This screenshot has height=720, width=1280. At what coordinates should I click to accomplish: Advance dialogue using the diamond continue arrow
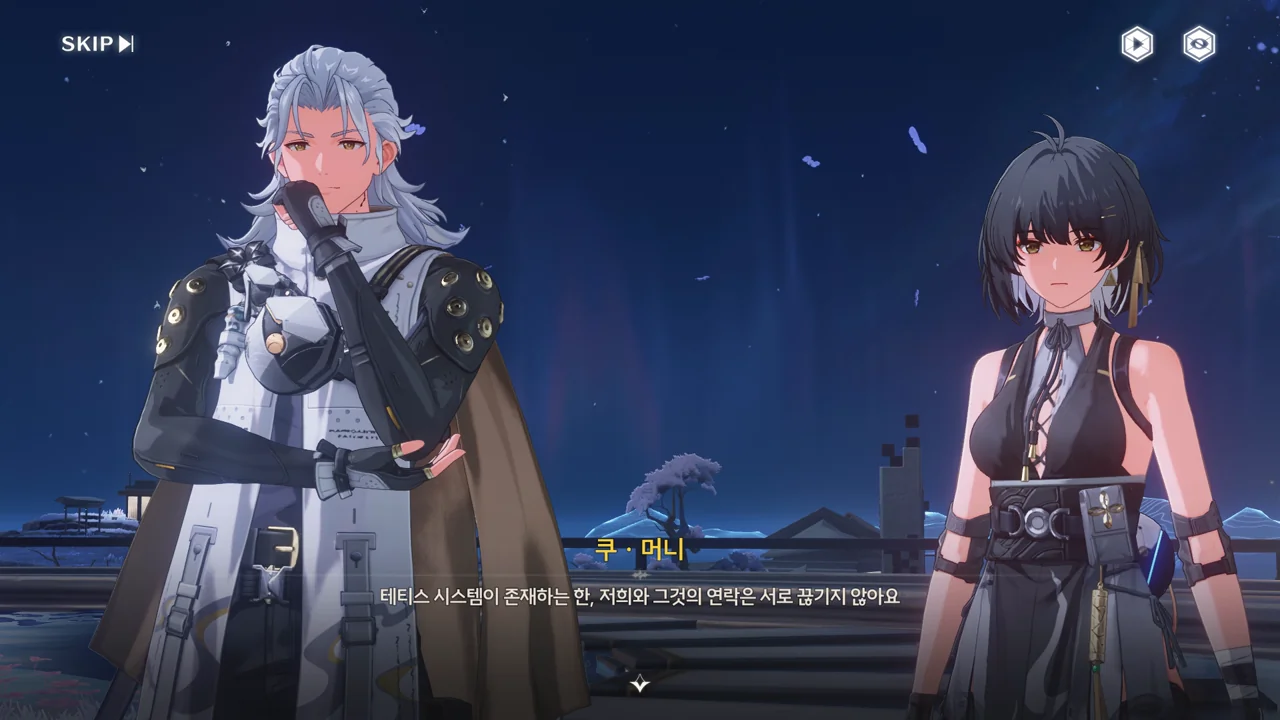tap(640, 684)
